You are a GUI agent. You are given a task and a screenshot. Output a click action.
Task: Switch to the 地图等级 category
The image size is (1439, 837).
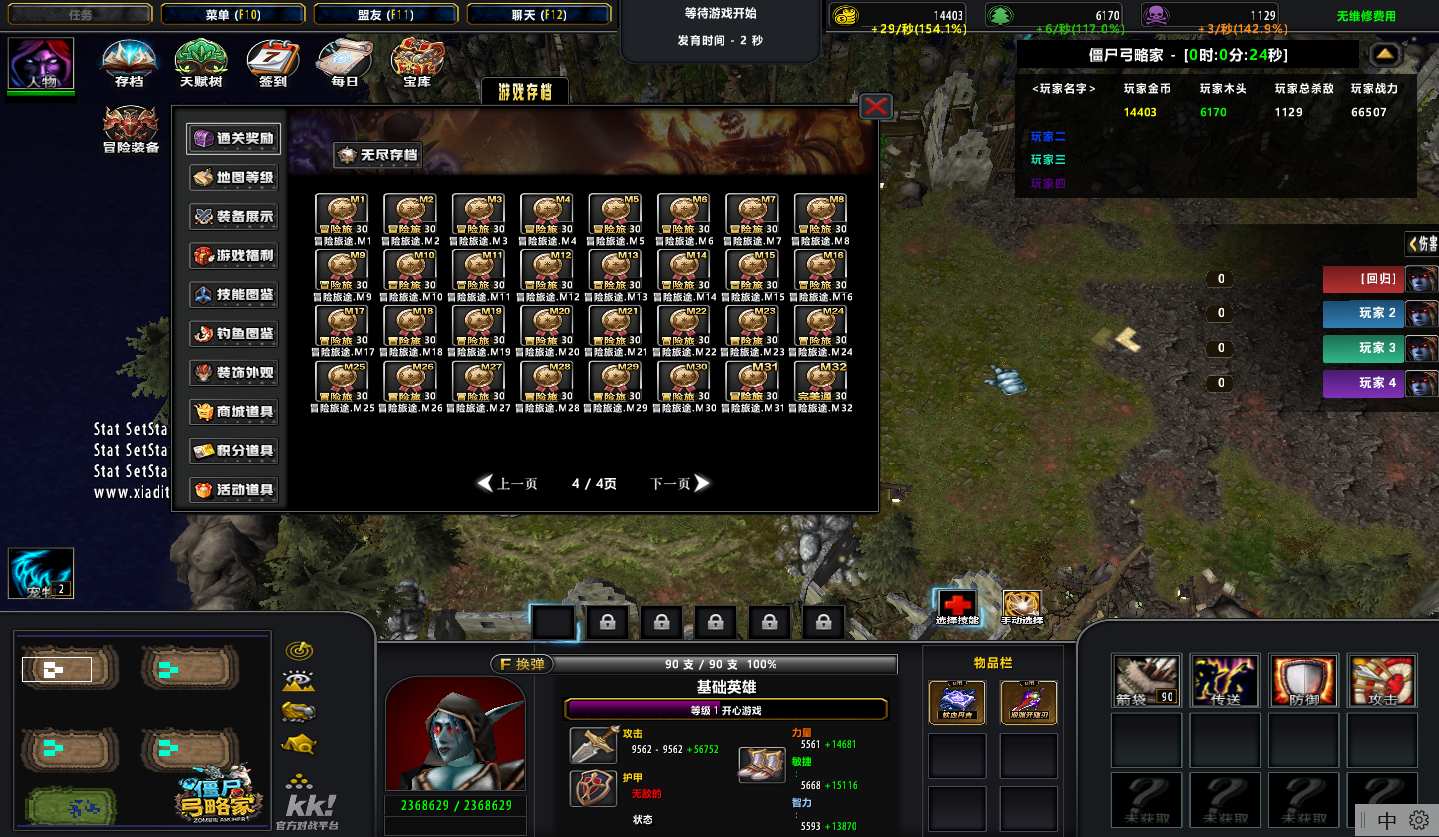click(x=234, y=177)
